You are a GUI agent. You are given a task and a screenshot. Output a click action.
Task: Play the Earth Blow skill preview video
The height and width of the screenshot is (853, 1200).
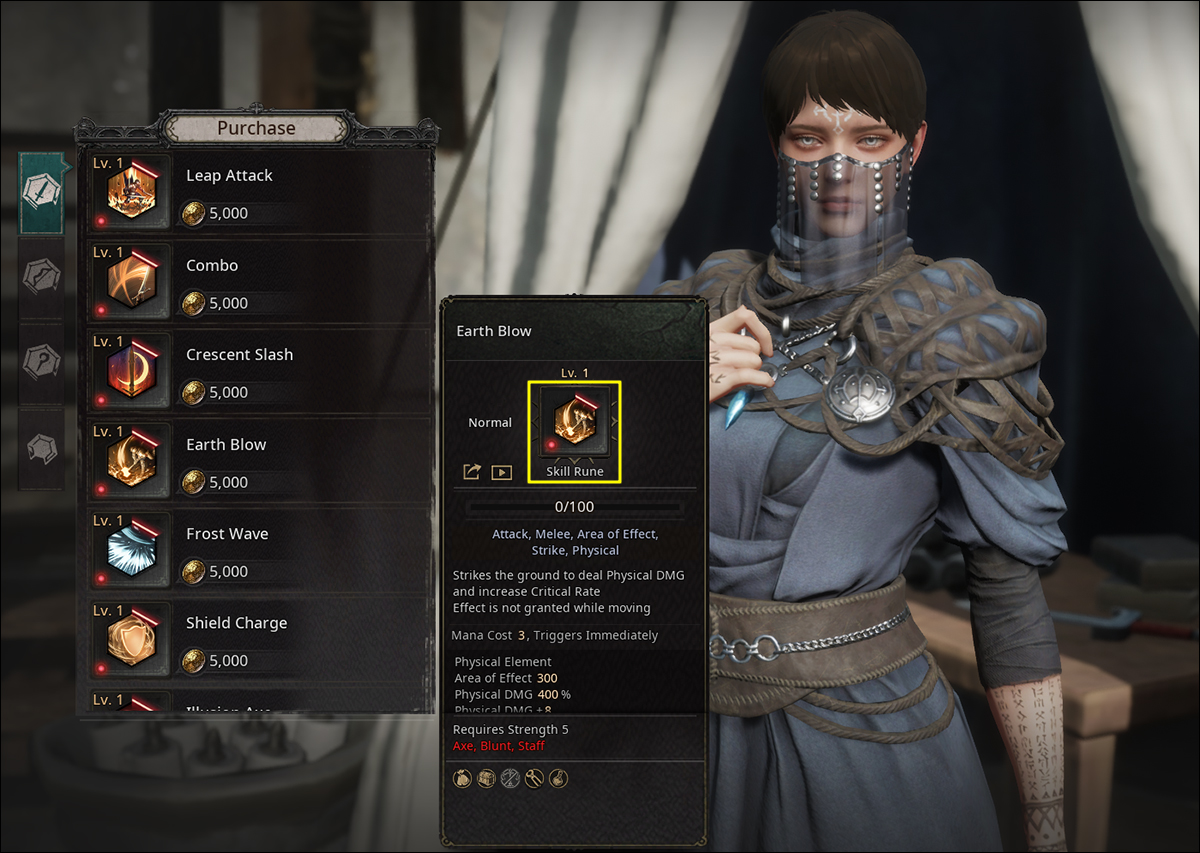pyautogui.click(x=501, y=472)
